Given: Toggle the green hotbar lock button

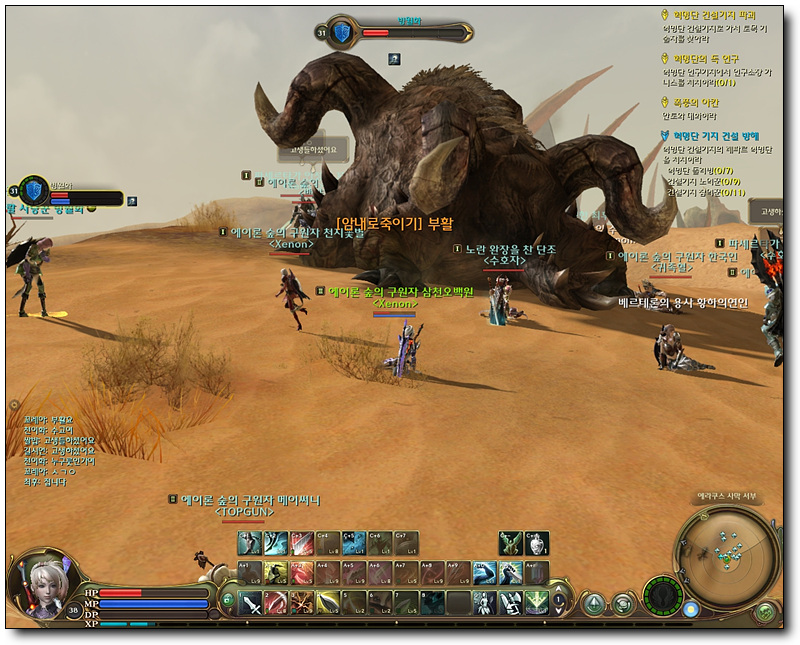Looking at the screenshot, I should coord(228,599).
